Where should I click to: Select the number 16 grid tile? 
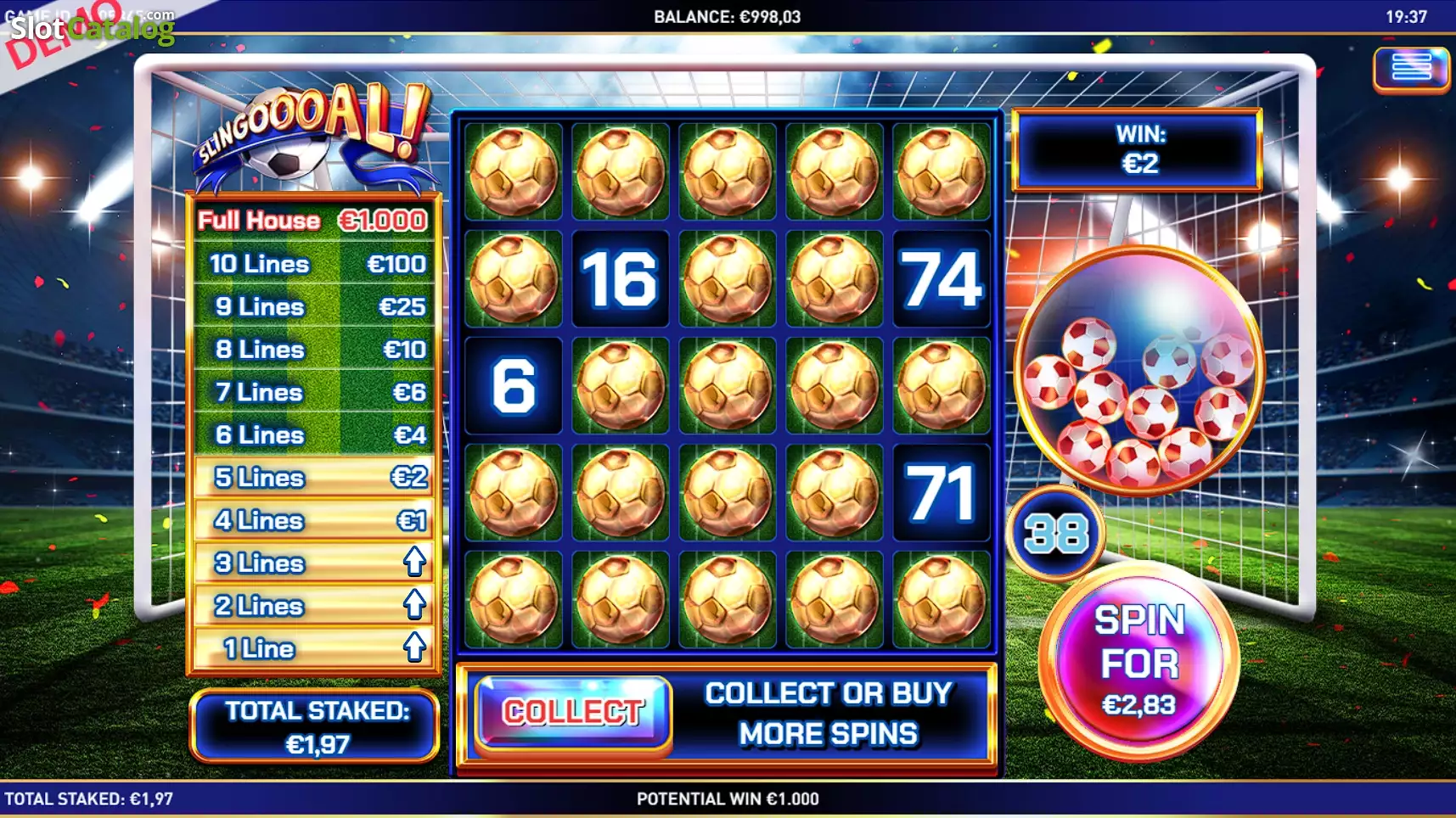620,278
